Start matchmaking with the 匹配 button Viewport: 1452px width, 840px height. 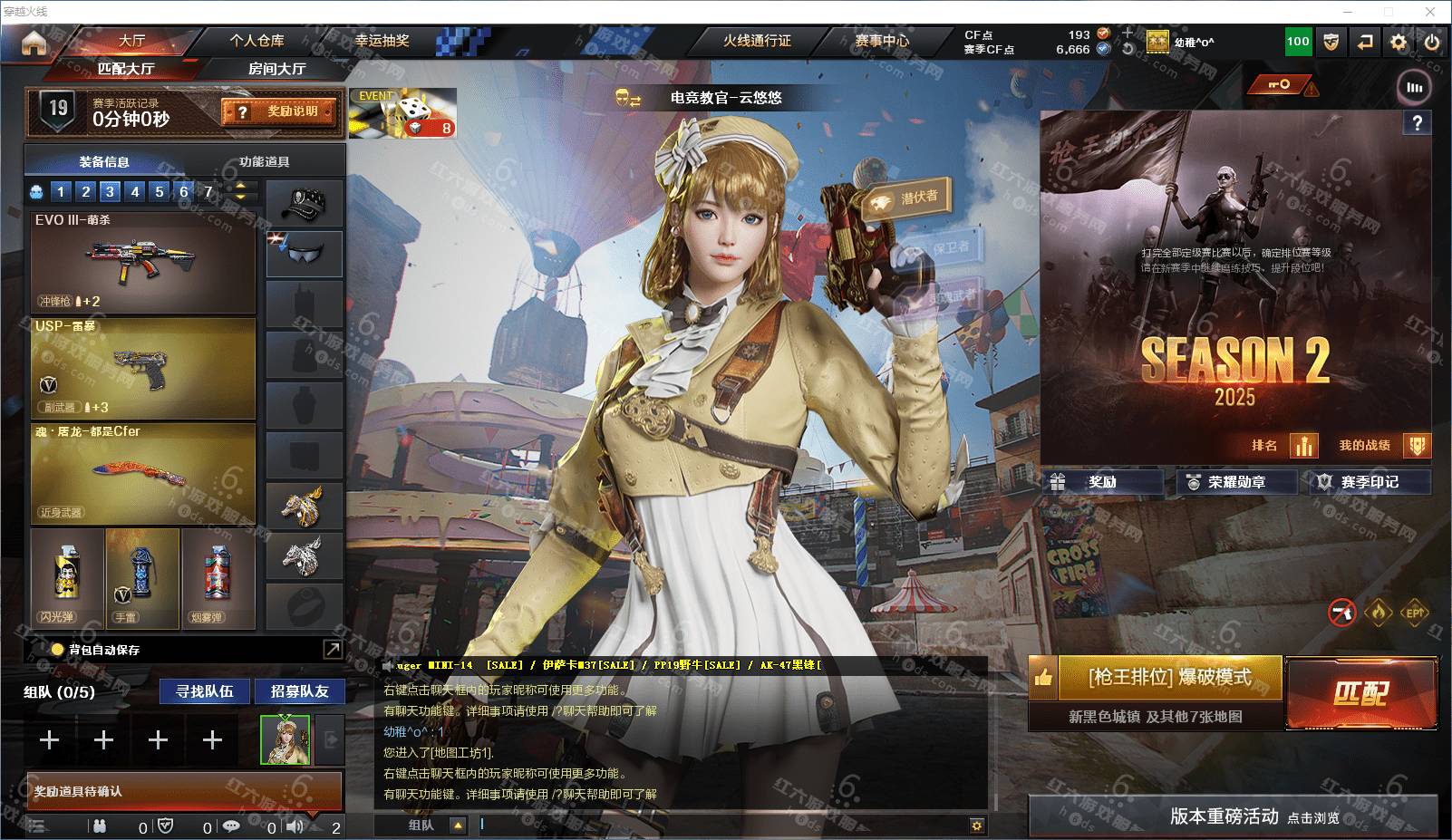coord(1361,694)
